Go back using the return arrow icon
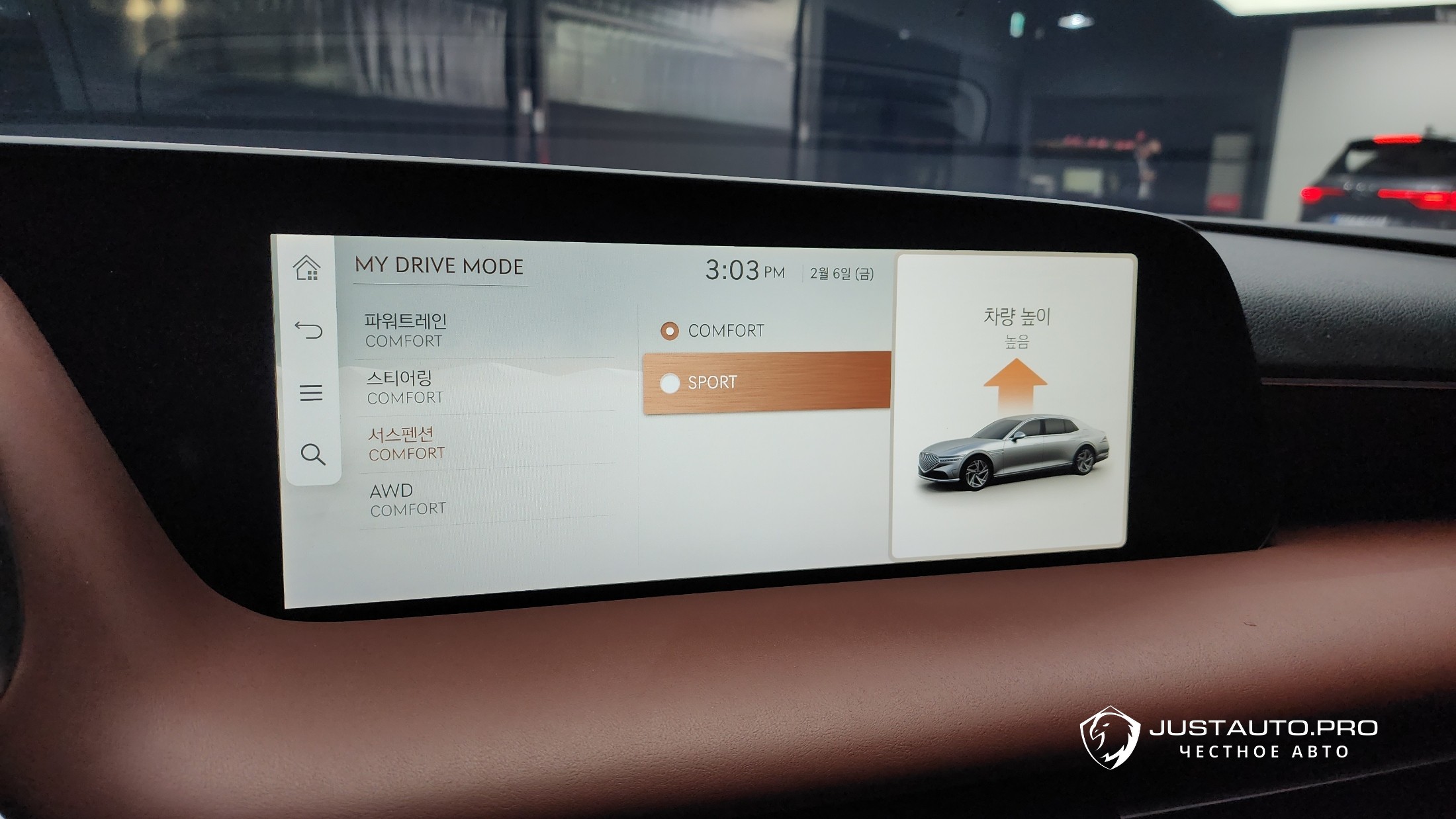Screen dimensions: 1456x819 [x=308, y=329]
